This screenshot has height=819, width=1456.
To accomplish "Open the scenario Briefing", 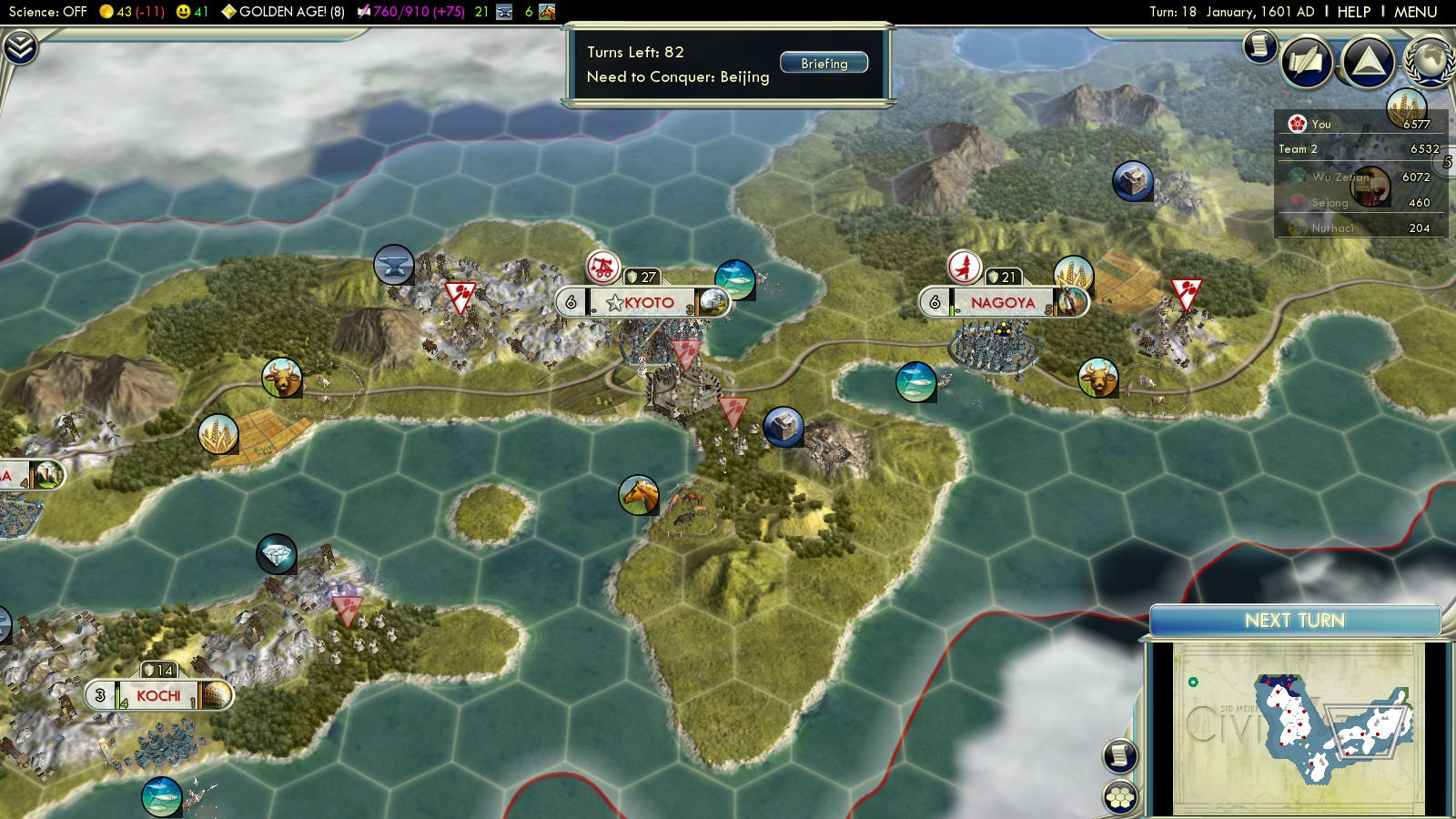I will [824, 64].
